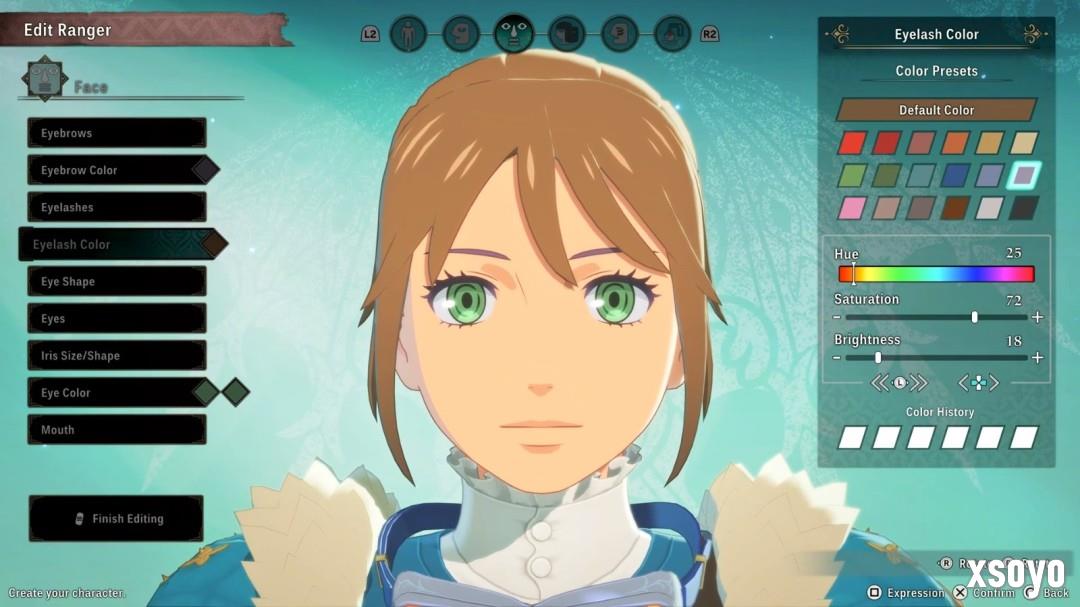Pick the pink color preset swatch
The height and width of the screenshot is (607, 1080).
[x=852, y=208]
